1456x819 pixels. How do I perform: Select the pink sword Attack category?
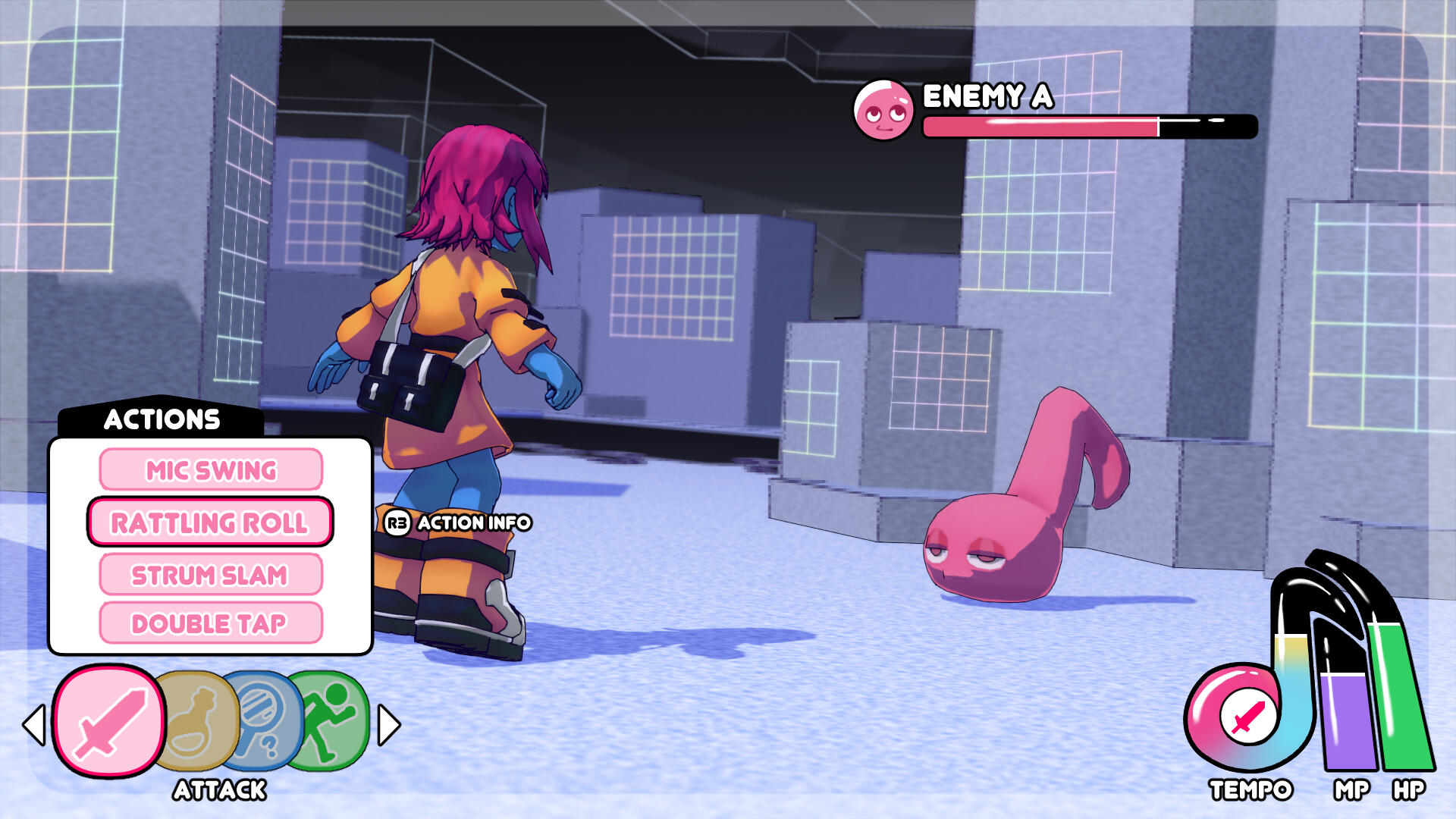pos(109,722)
